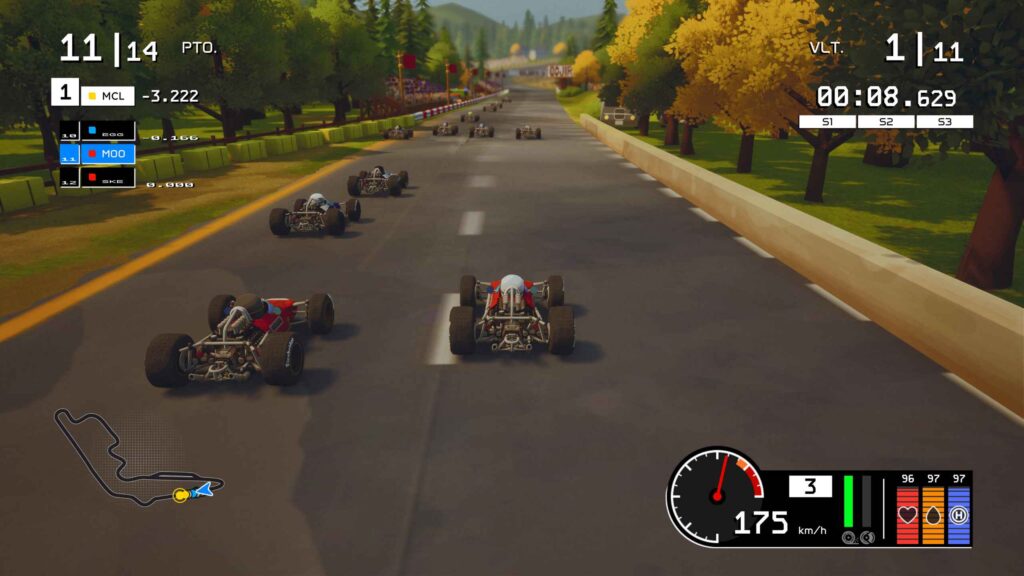Click the heart car-health icon
This screenshot has height=576, width=1024.
pos(908,515)
